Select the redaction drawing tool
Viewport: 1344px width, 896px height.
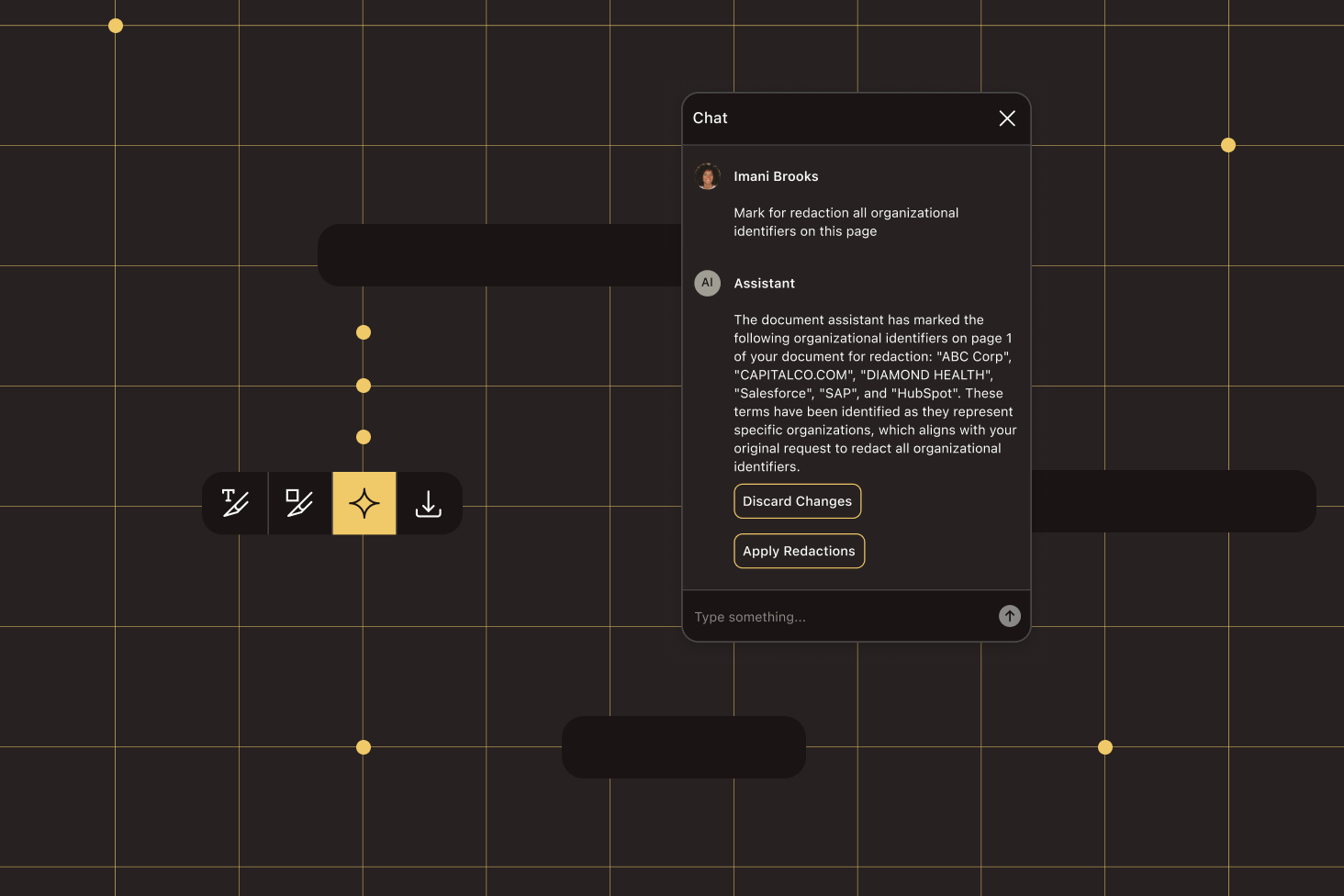[299, 502]
